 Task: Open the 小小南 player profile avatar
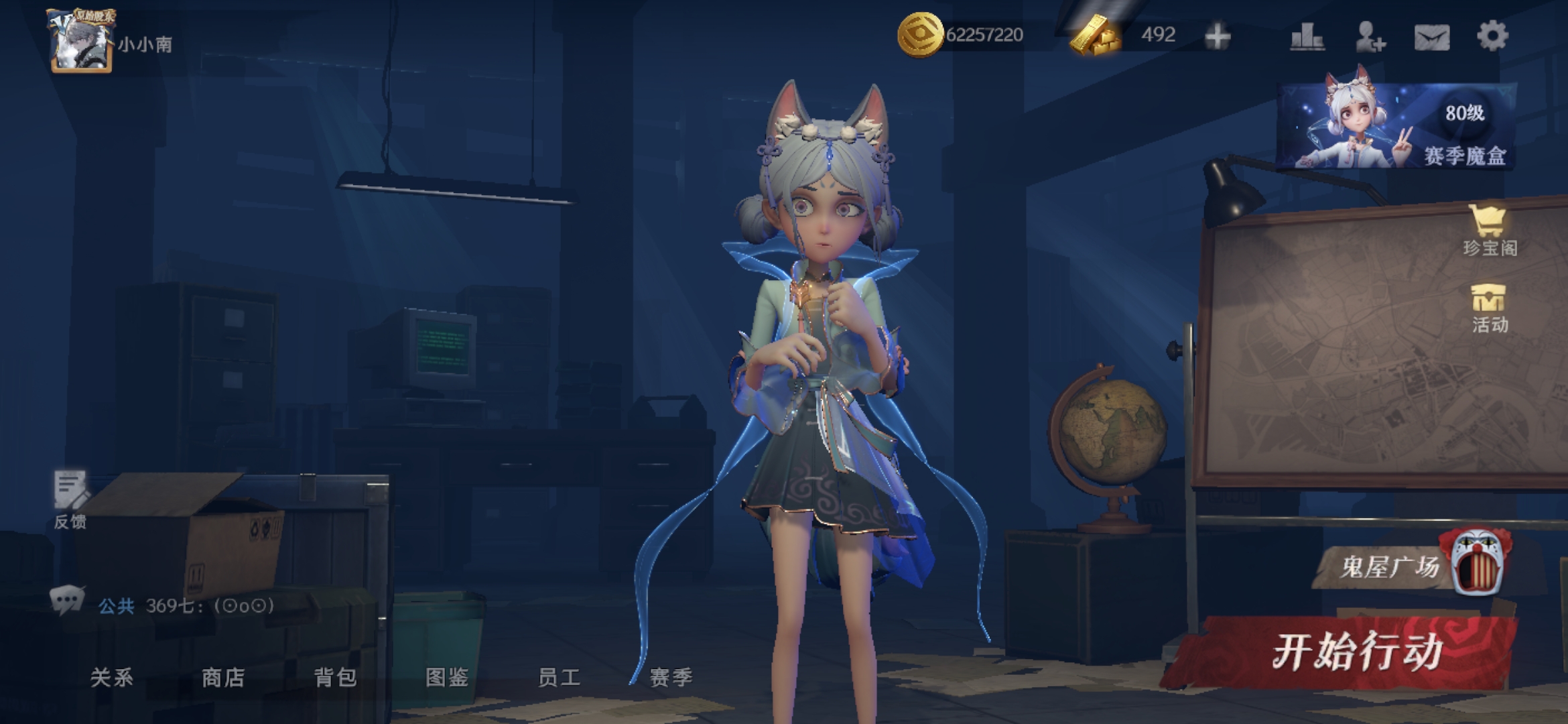82,40
